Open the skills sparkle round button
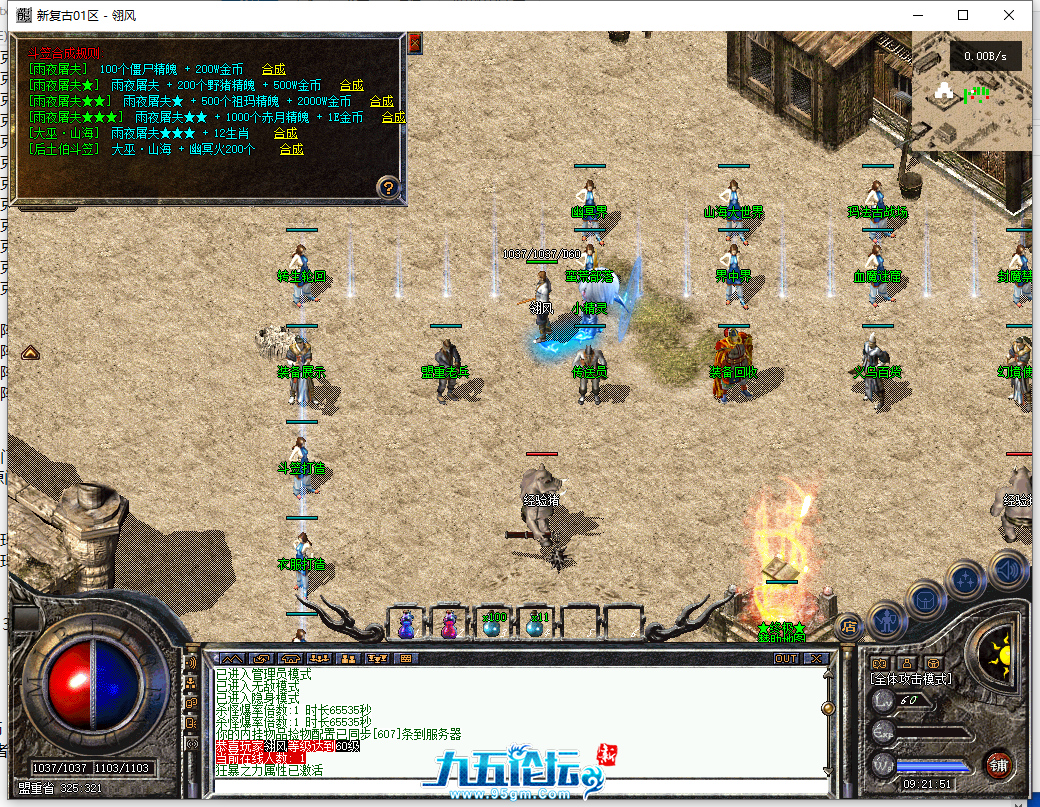This screenshot has width=1040, height=807. tap(967, 579)
